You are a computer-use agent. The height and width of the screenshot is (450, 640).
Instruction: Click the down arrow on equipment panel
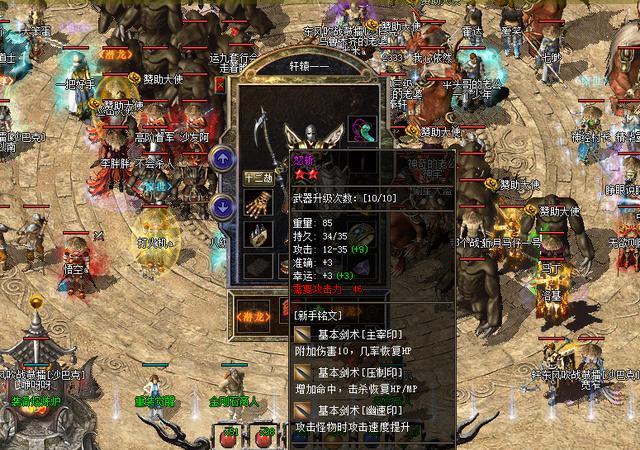[222, 207]
